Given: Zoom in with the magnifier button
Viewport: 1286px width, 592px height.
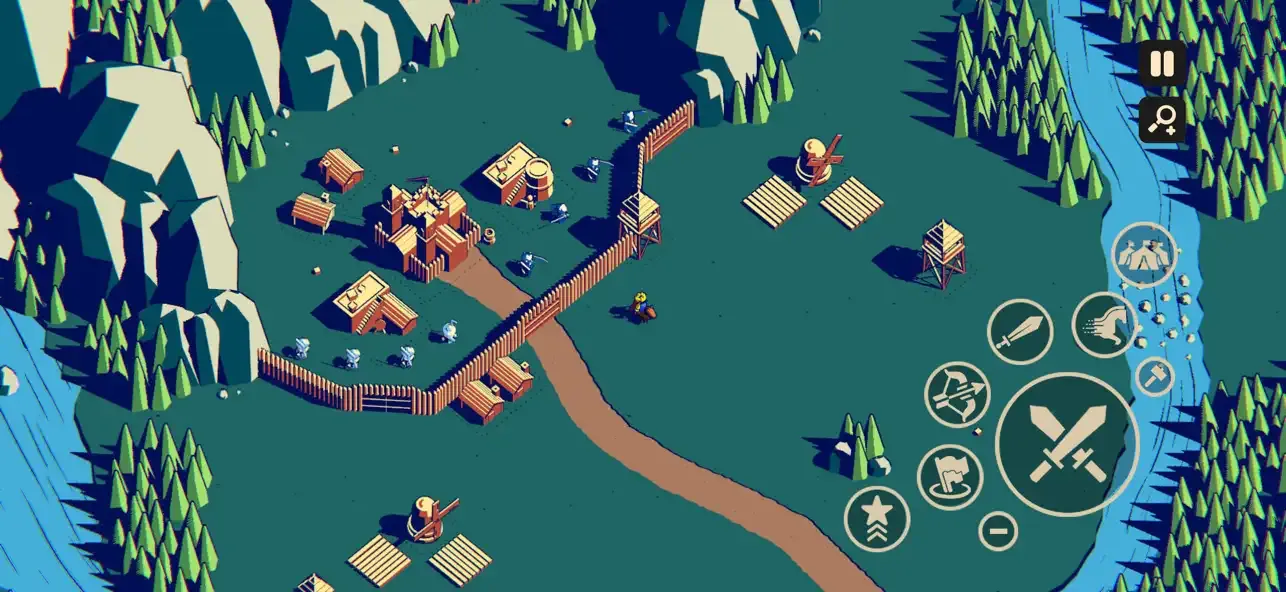Looking at the screenshot, I should (1162, 120).
